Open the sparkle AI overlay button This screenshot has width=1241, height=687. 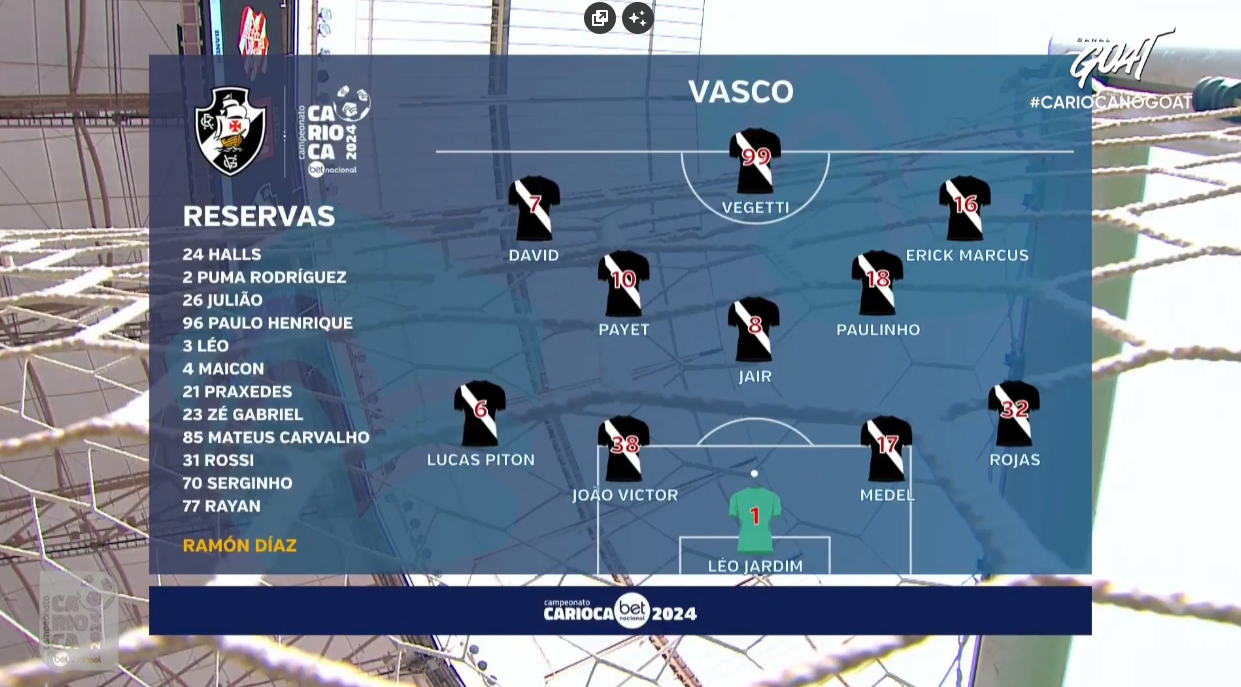pos(637,18)
